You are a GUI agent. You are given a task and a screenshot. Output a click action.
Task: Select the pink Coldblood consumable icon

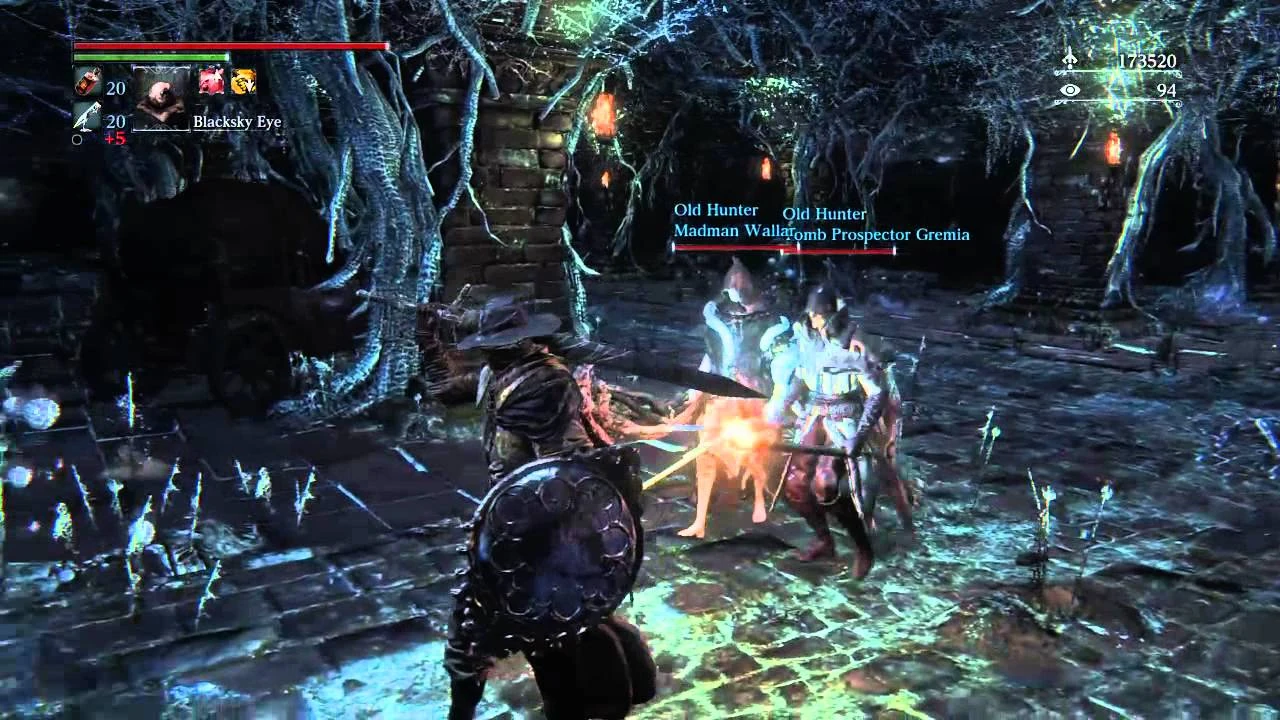[x=210, y=83]
